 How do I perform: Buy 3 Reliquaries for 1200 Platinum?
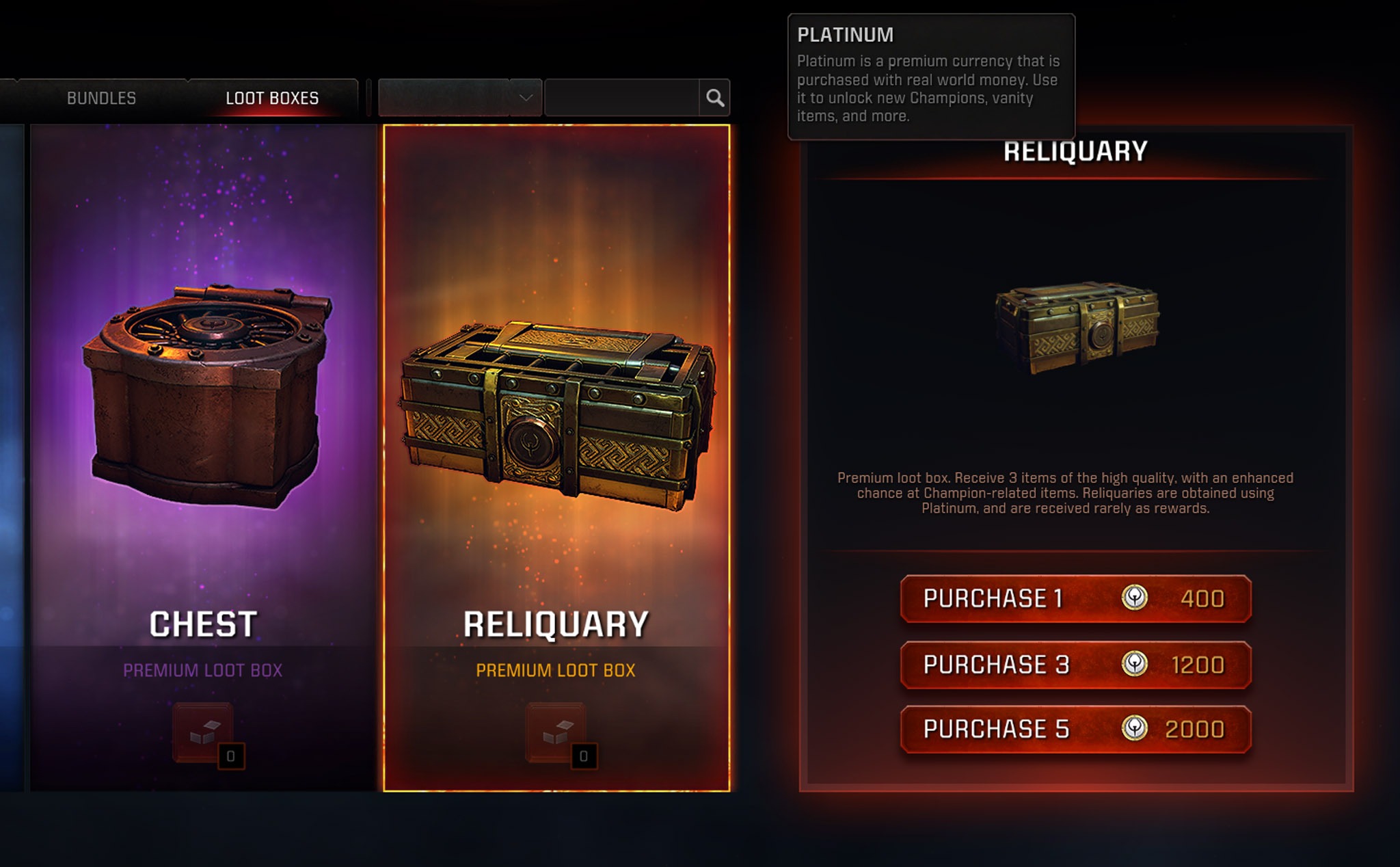click(1075, 665)
